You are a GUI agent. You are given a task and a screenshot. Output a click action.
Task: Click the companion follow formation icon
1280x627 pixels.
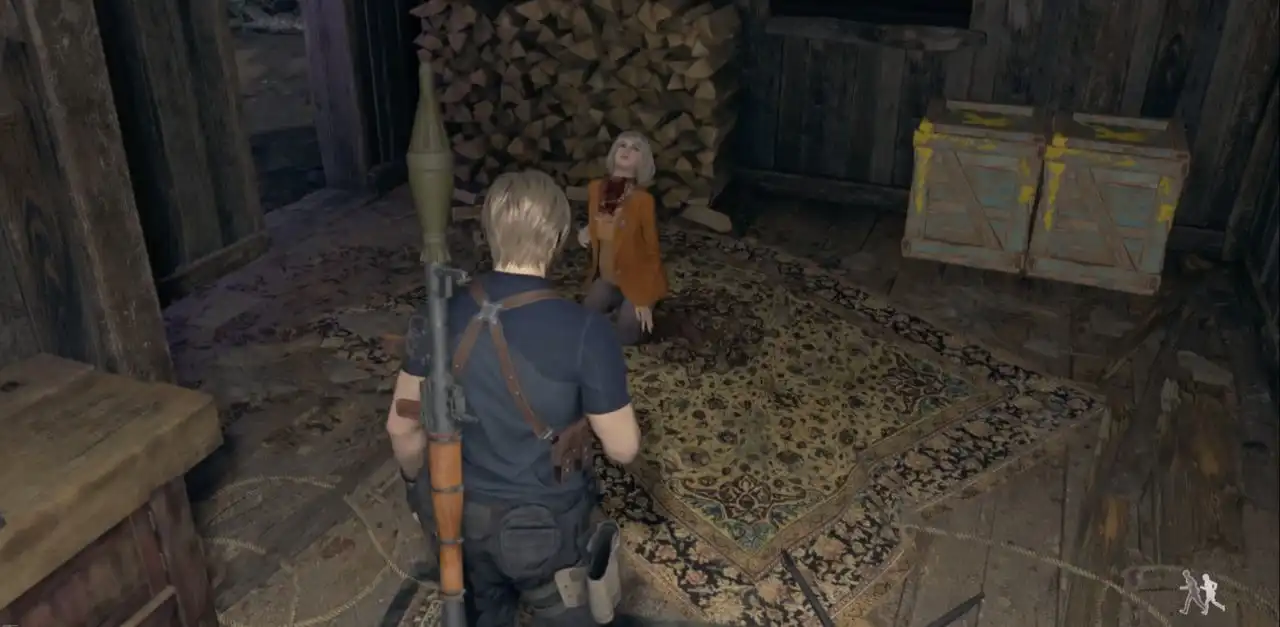point(1201,593)
